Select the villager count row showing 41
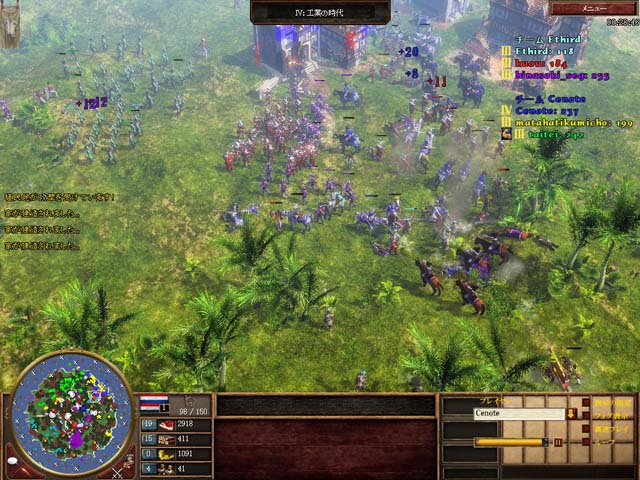This screenshot has height=480, width=640. tap(176, 468)
